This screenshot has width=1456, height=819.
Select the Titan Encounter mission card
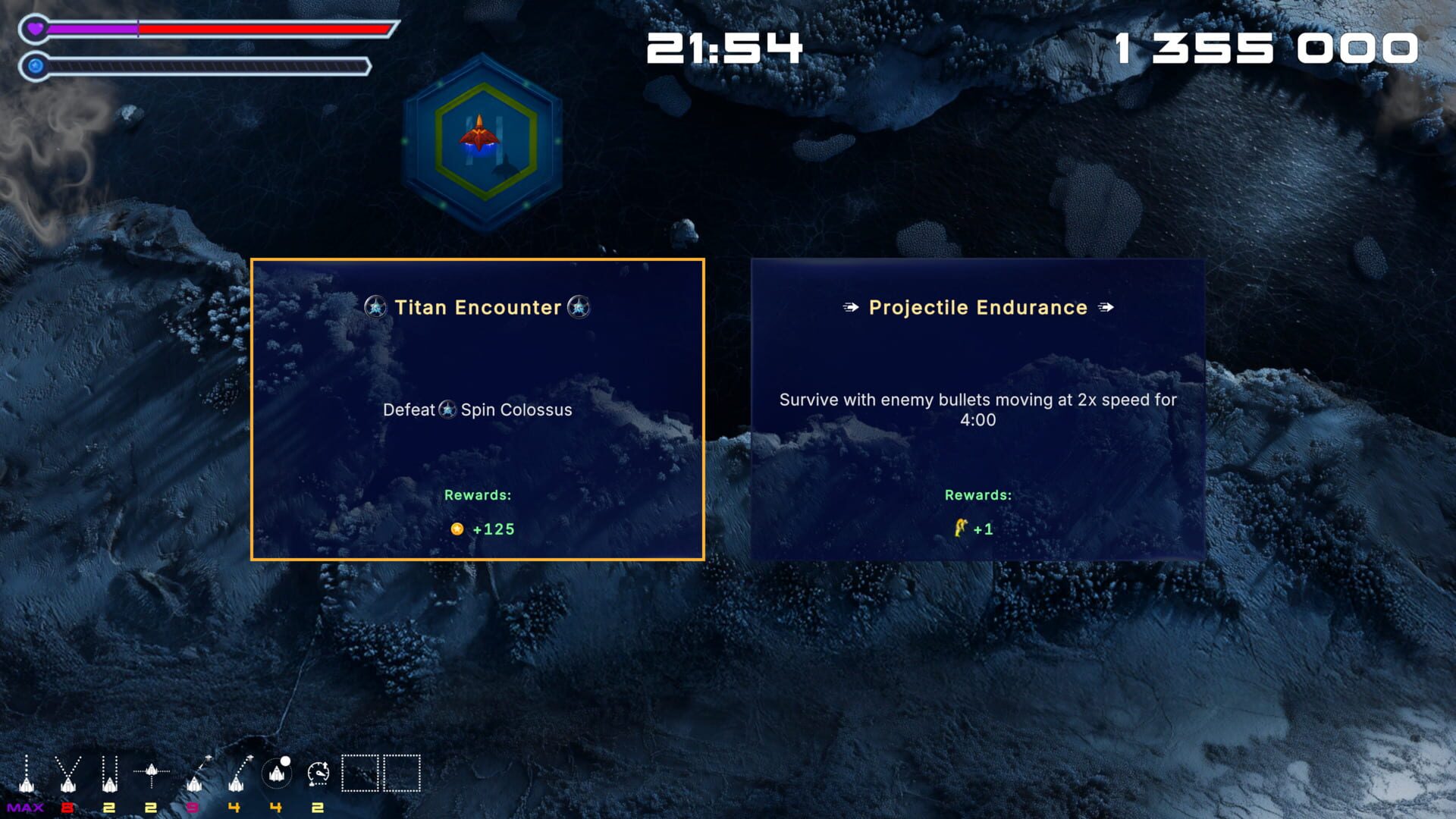click(478, 409)
